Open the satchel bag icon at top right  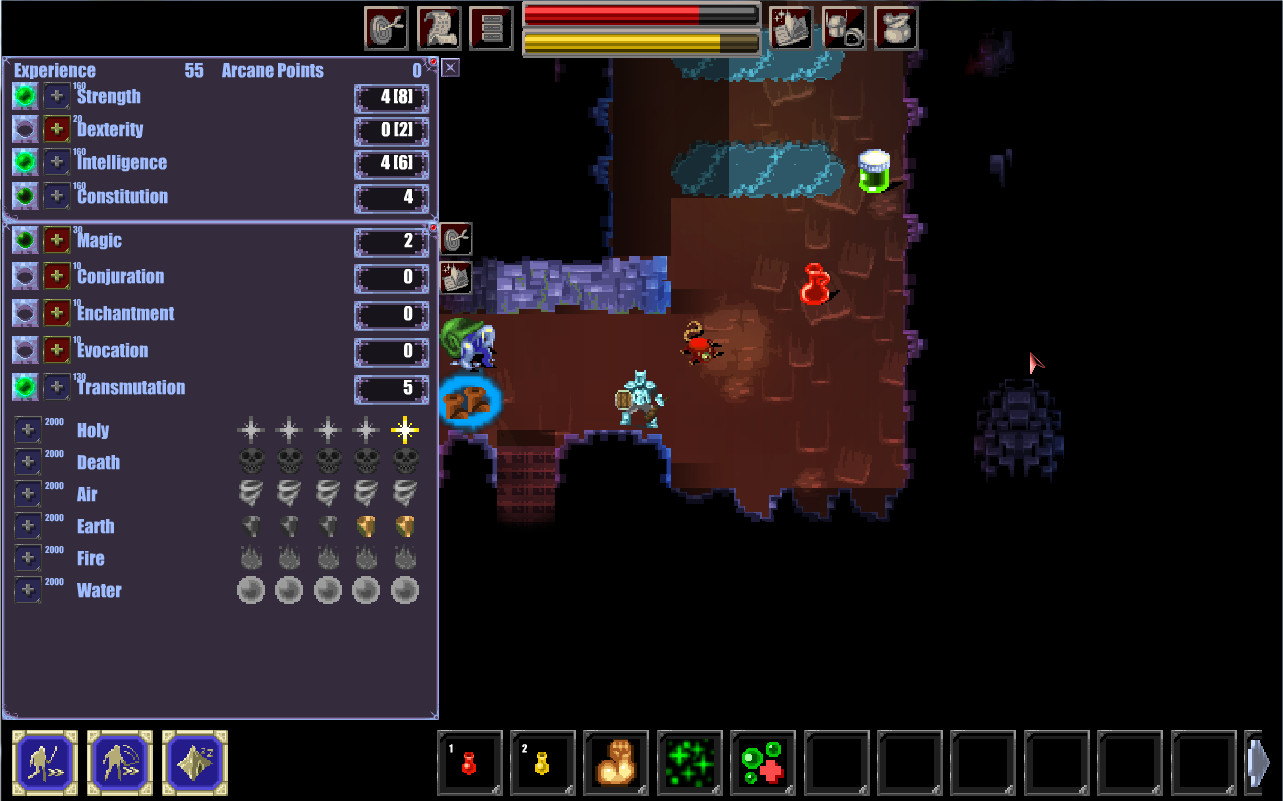896,27
